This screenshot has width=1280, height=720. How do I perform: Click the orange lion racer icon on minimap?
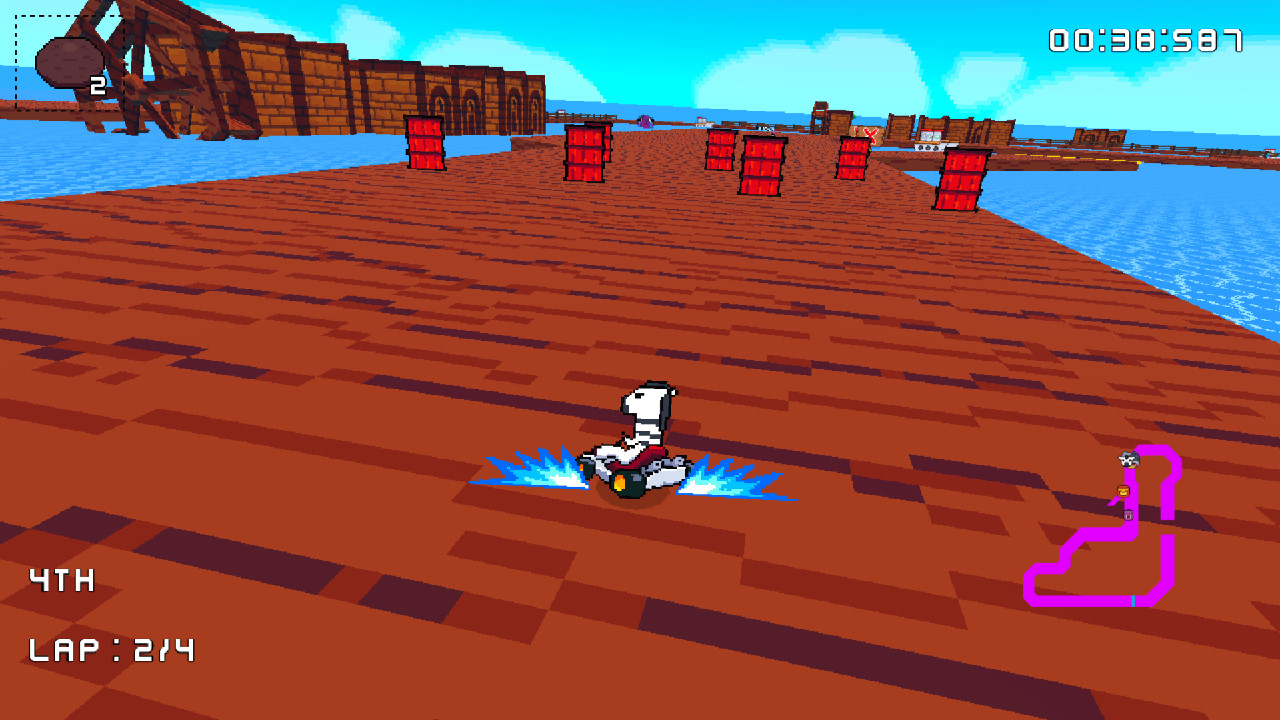[x=1123, y=491]
